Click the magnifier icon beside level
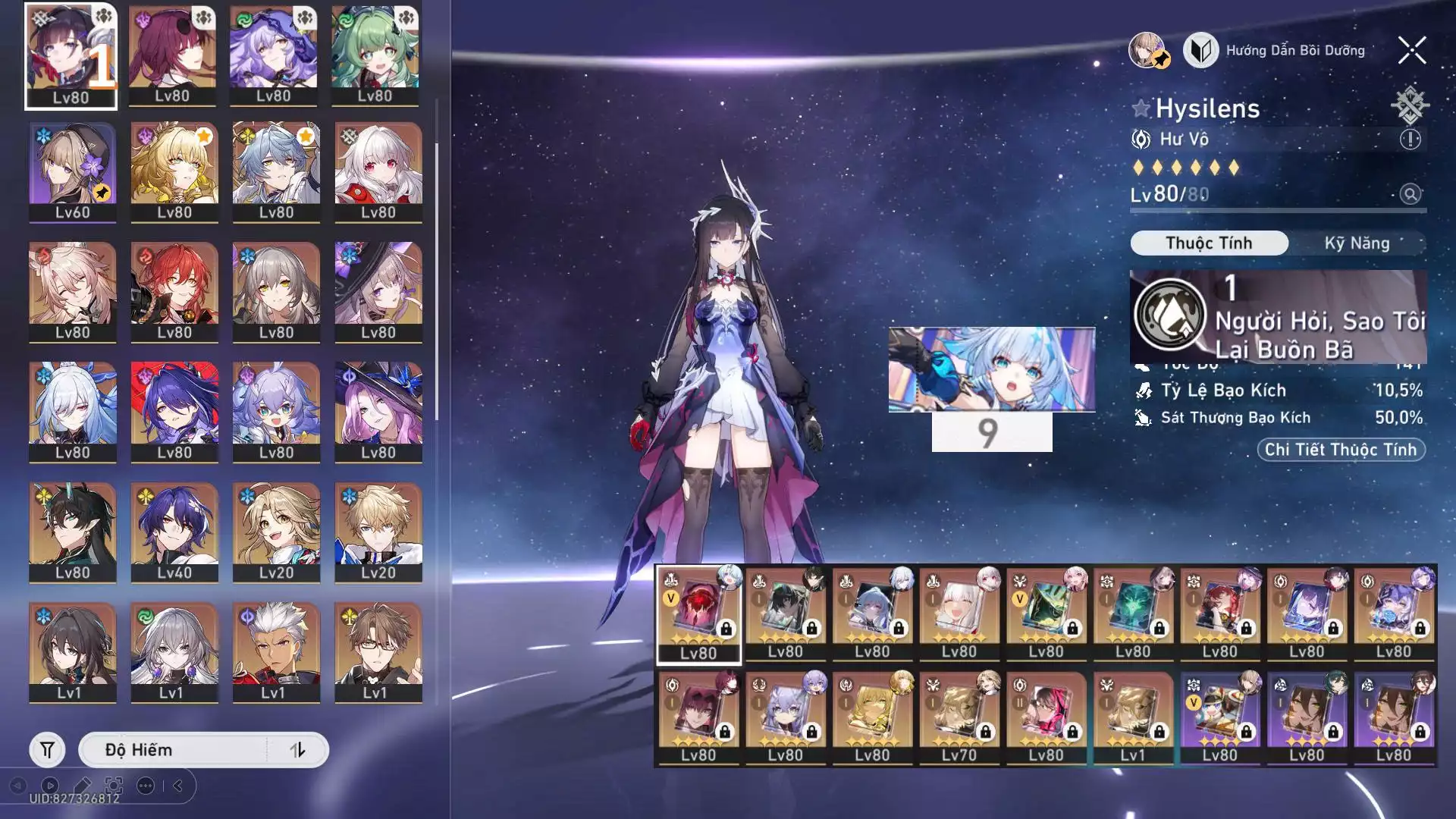The width and height of the screenshot is (1456, 819). pos(1410,194)
